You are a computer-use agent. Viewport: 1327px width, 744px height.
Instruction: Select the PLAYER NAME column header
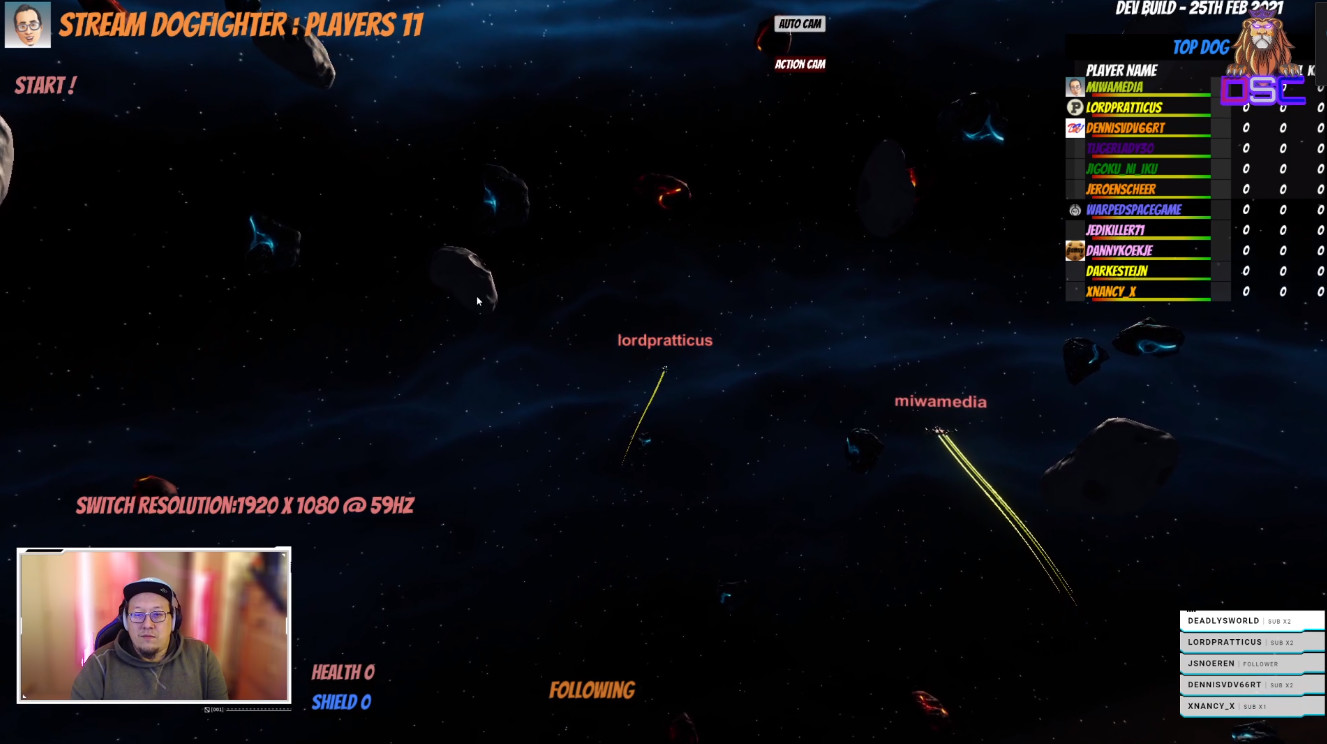[x=1120, y=70]
